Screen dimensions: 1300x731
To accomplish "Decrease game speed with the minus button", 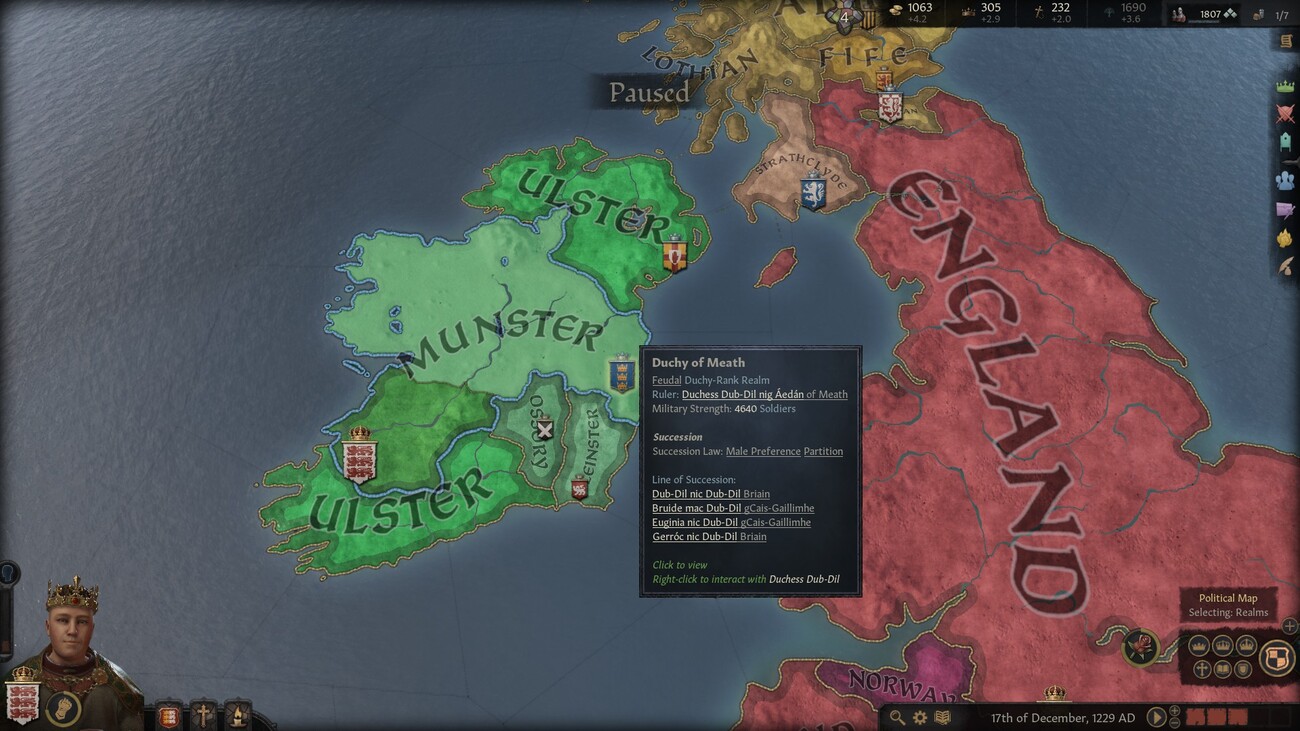I will tap(1175, 723).
